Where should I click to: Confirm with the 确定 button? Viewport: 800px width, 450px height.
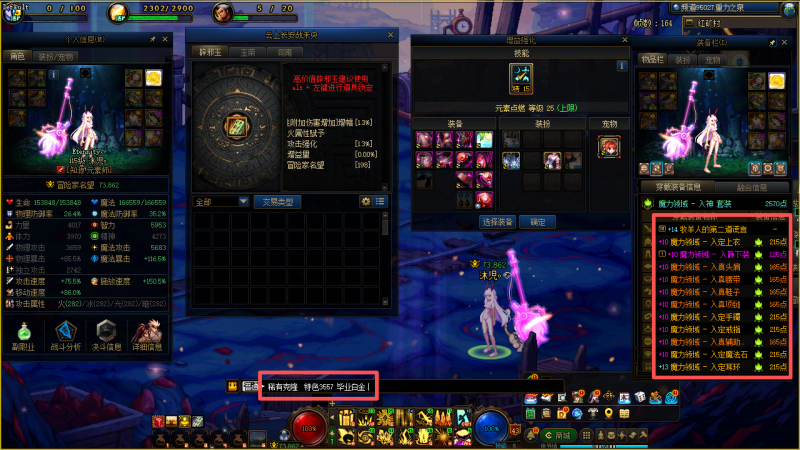point(538,221)
